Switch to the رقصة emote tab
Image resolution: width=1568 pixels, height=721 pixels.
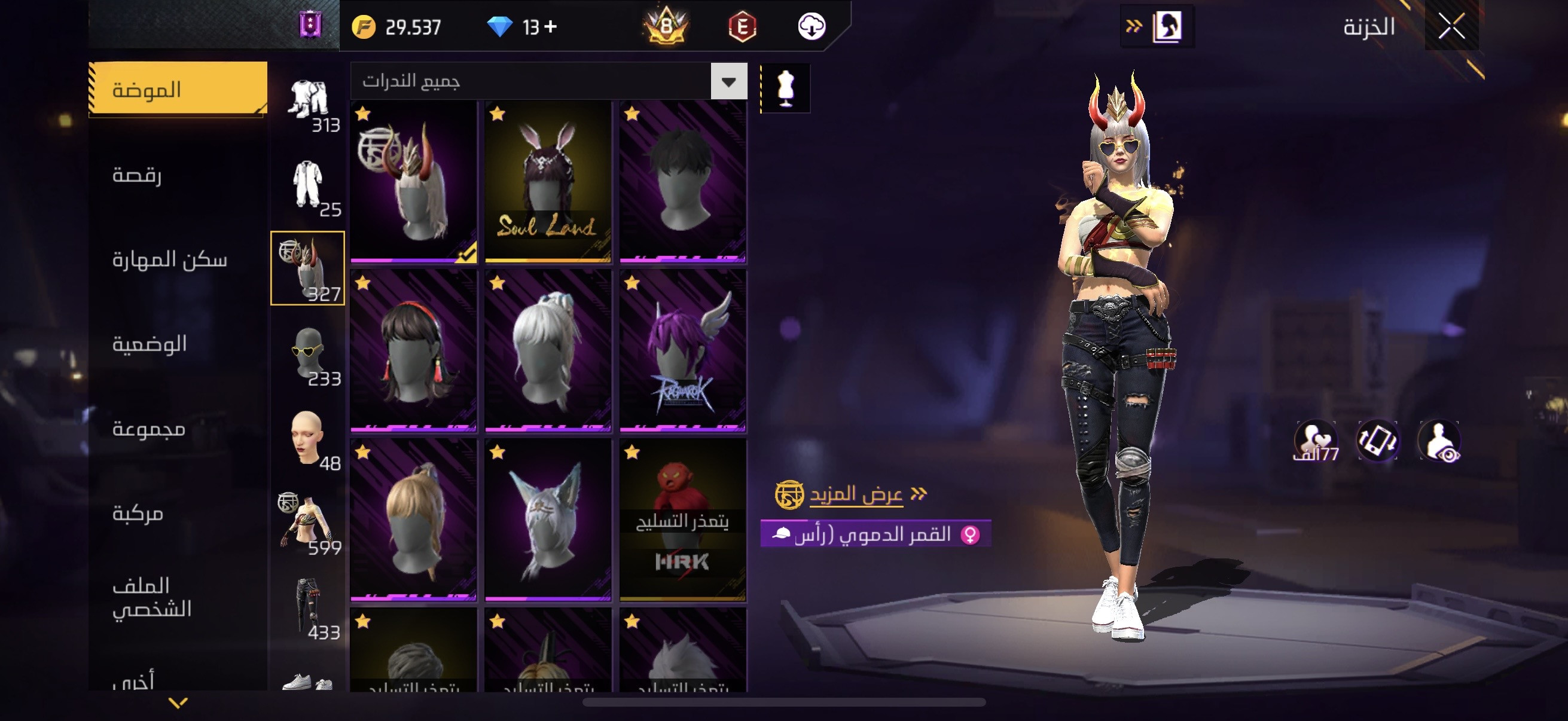coord(137,175)
